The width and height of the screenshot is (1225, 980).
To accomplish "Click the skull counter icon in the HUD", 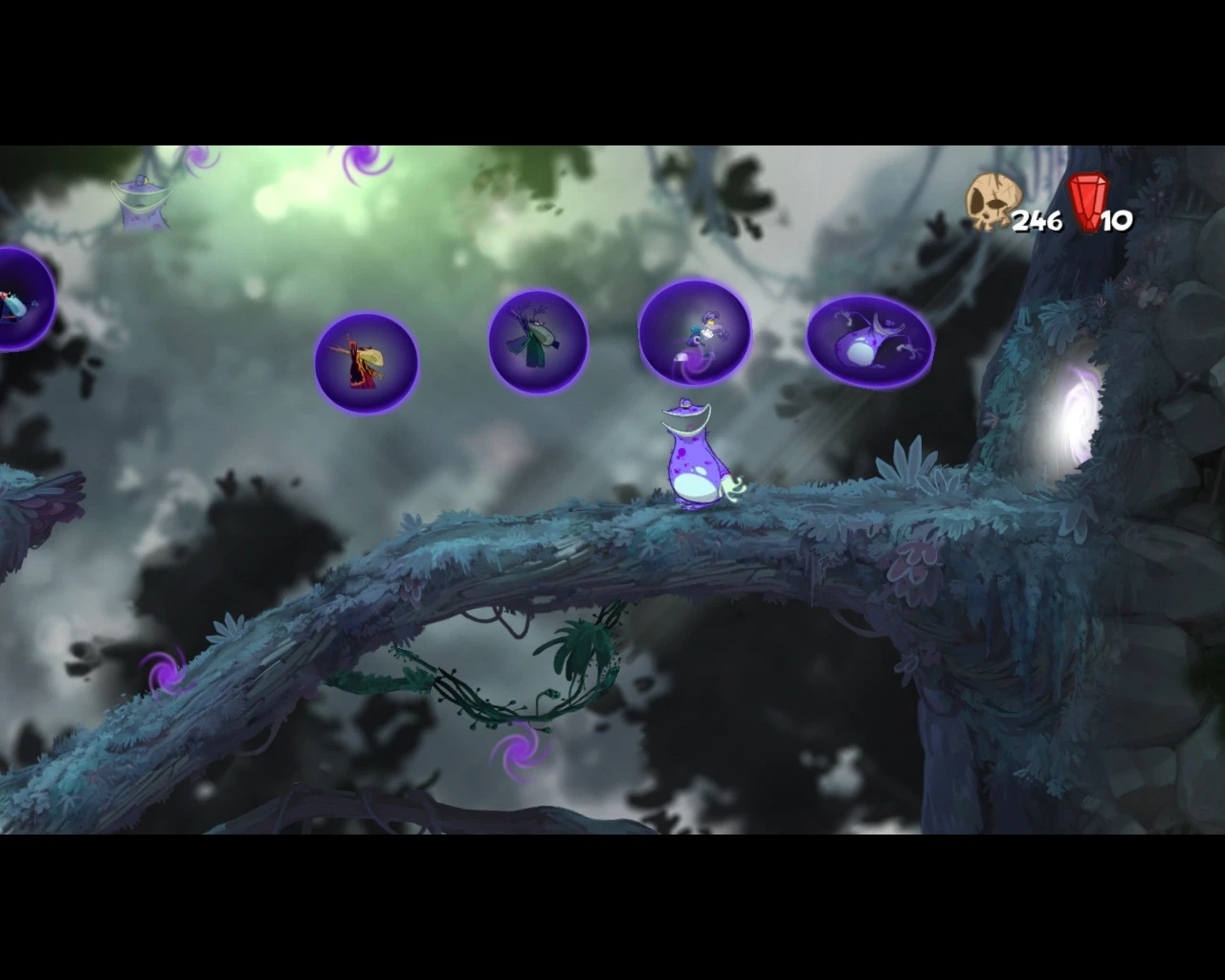I will pos(991,201).
